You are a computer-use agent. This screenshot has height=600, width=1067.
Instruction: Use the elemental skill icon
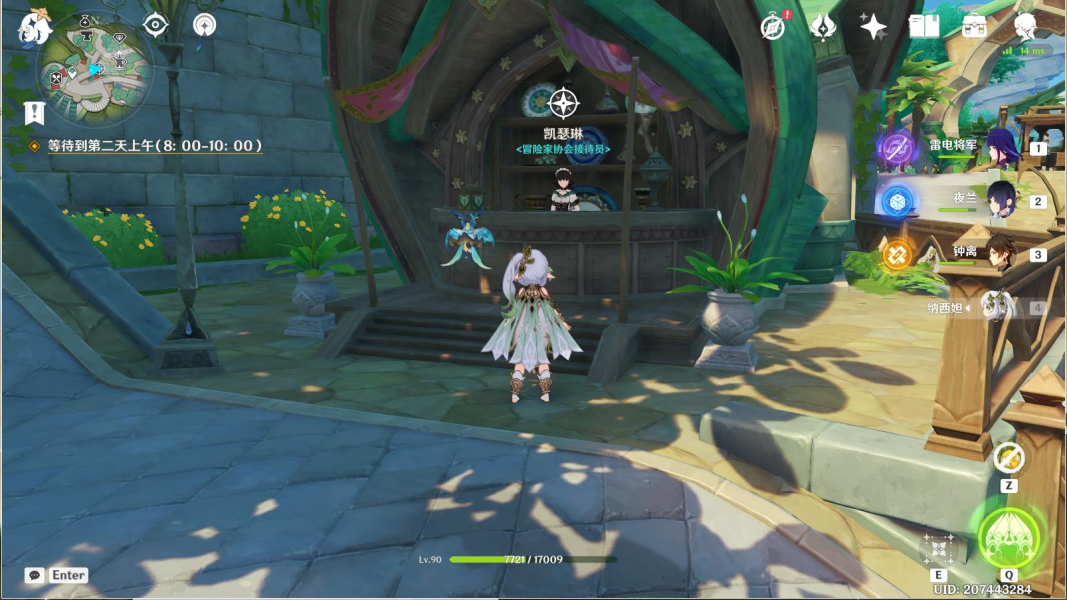click(938, 548)
